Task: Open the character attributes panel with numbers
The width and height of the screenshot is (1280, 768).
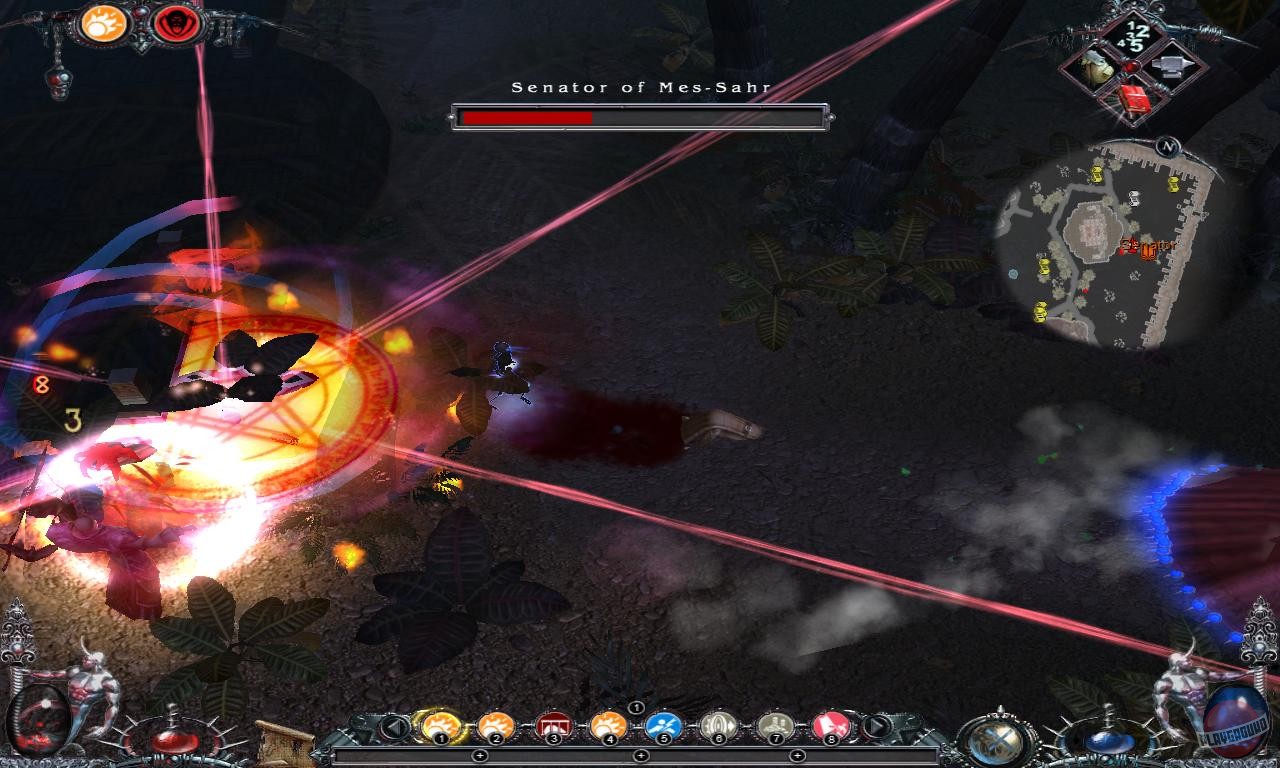Action: click(1133, 35)
